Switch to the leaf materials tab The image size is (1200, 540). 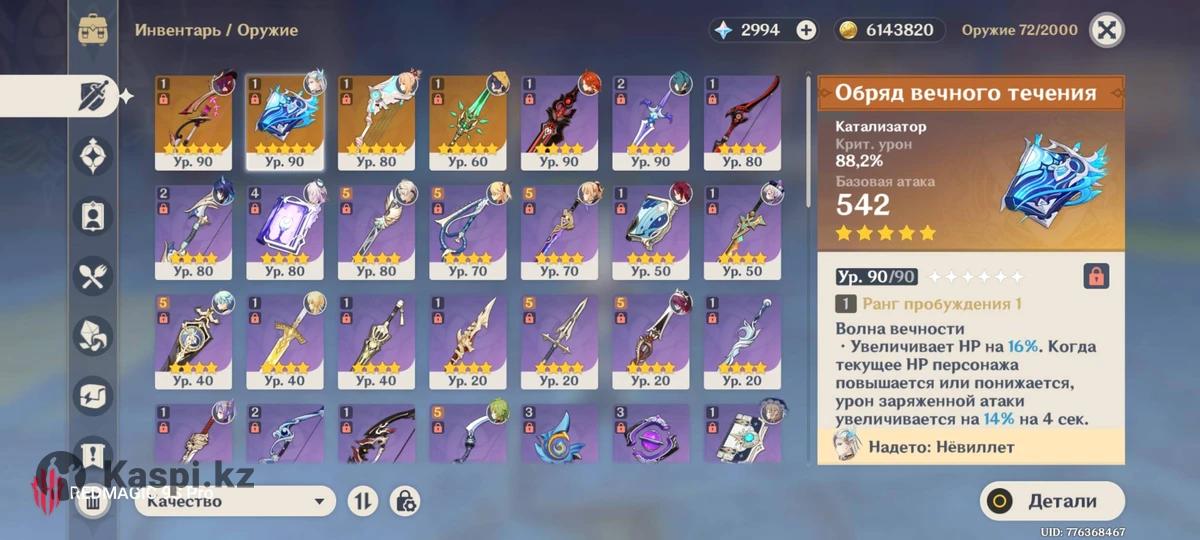pos(94,337)
